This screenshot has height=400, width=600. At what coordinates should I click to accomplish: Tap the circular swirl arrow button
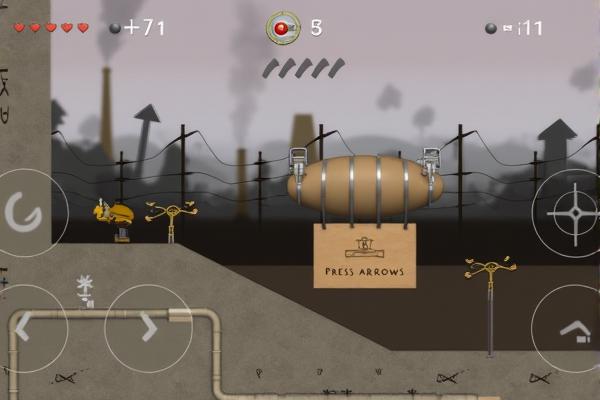(x=22, y=212)
